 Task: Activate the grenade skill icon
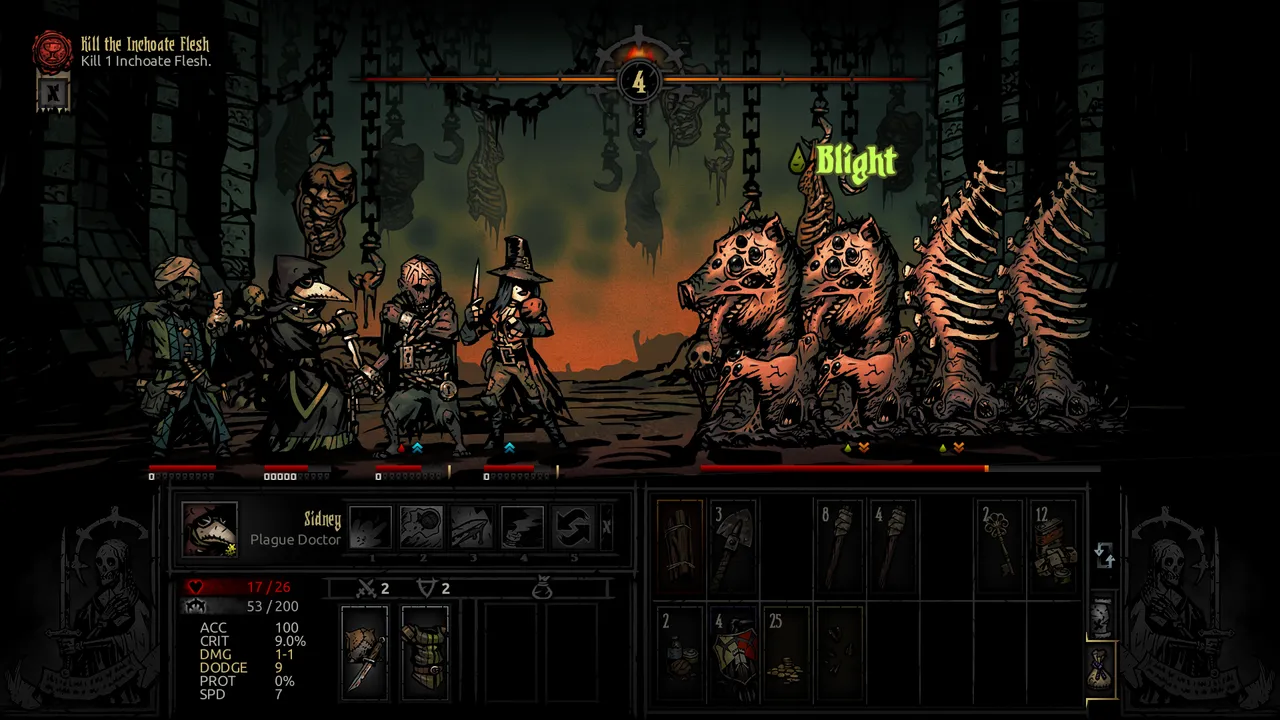pos(421,527)
